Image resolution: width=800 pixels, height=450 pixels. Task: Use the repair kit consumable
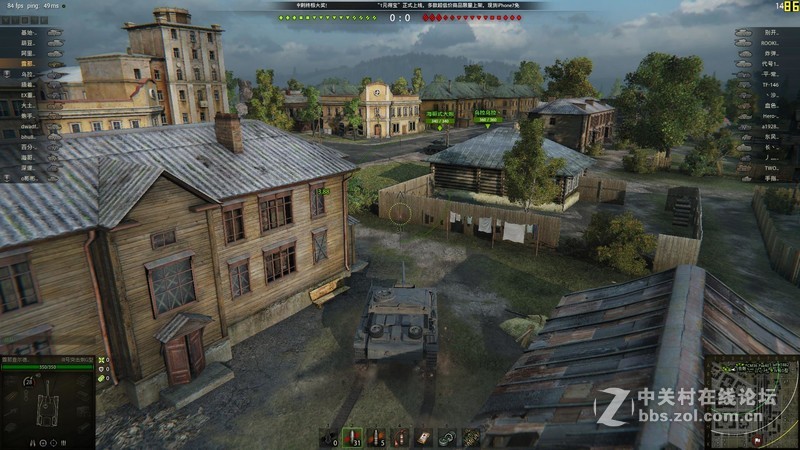pos(447,437)
